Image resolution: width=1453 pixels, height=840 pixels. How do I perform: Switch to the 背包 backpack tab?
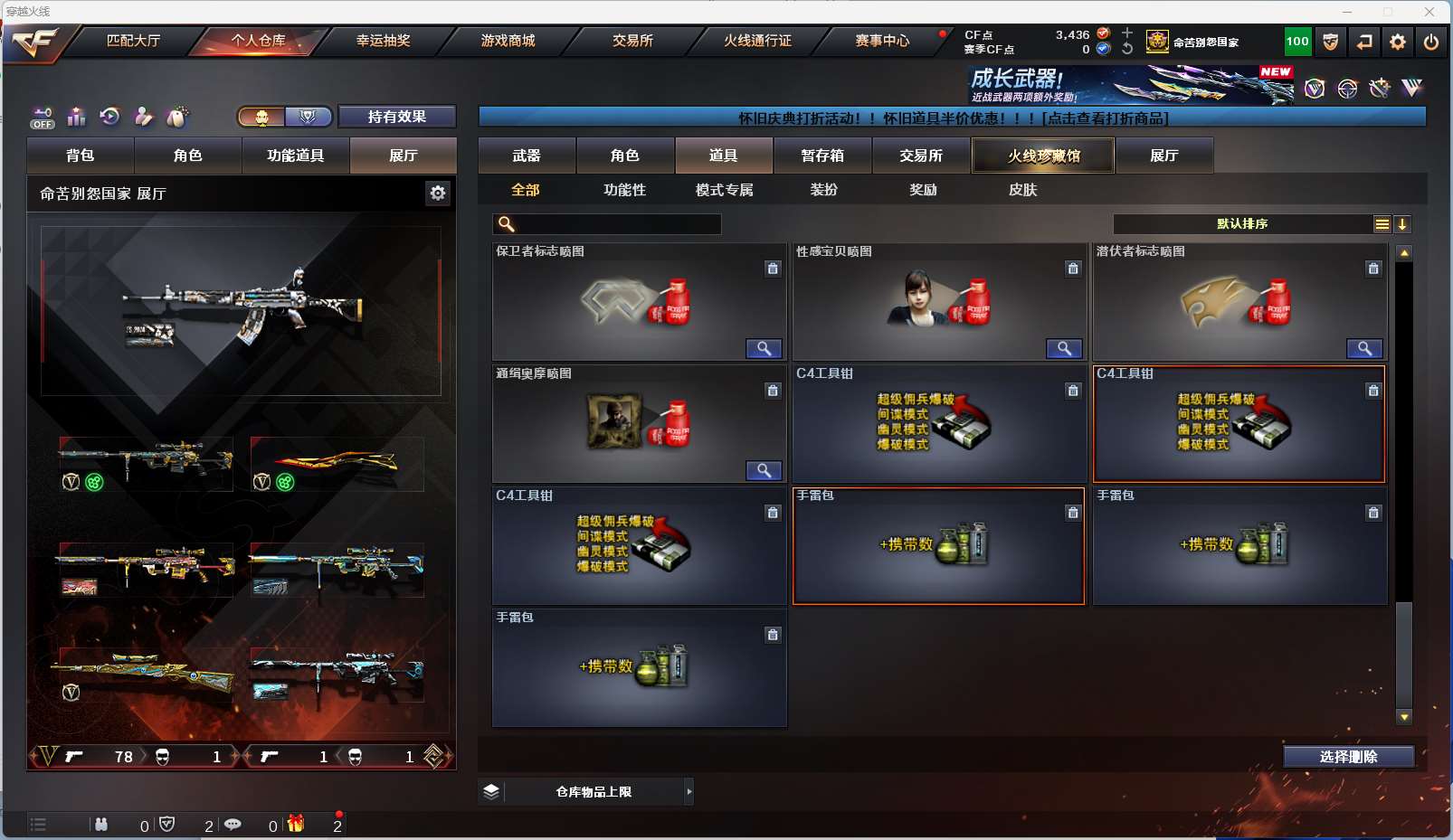81,156
